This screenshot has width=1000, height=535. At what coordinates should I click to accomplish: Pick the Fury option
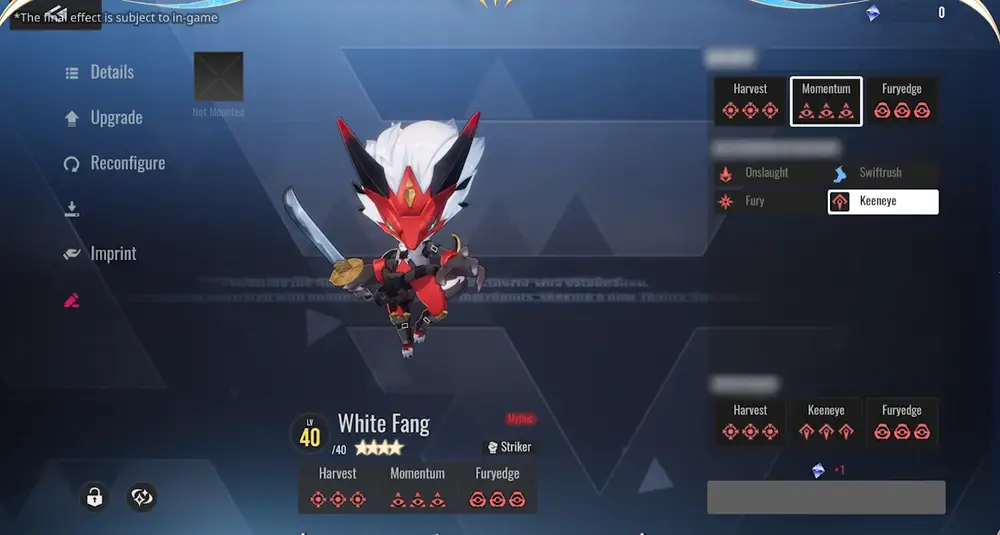(x=754, y=201)
